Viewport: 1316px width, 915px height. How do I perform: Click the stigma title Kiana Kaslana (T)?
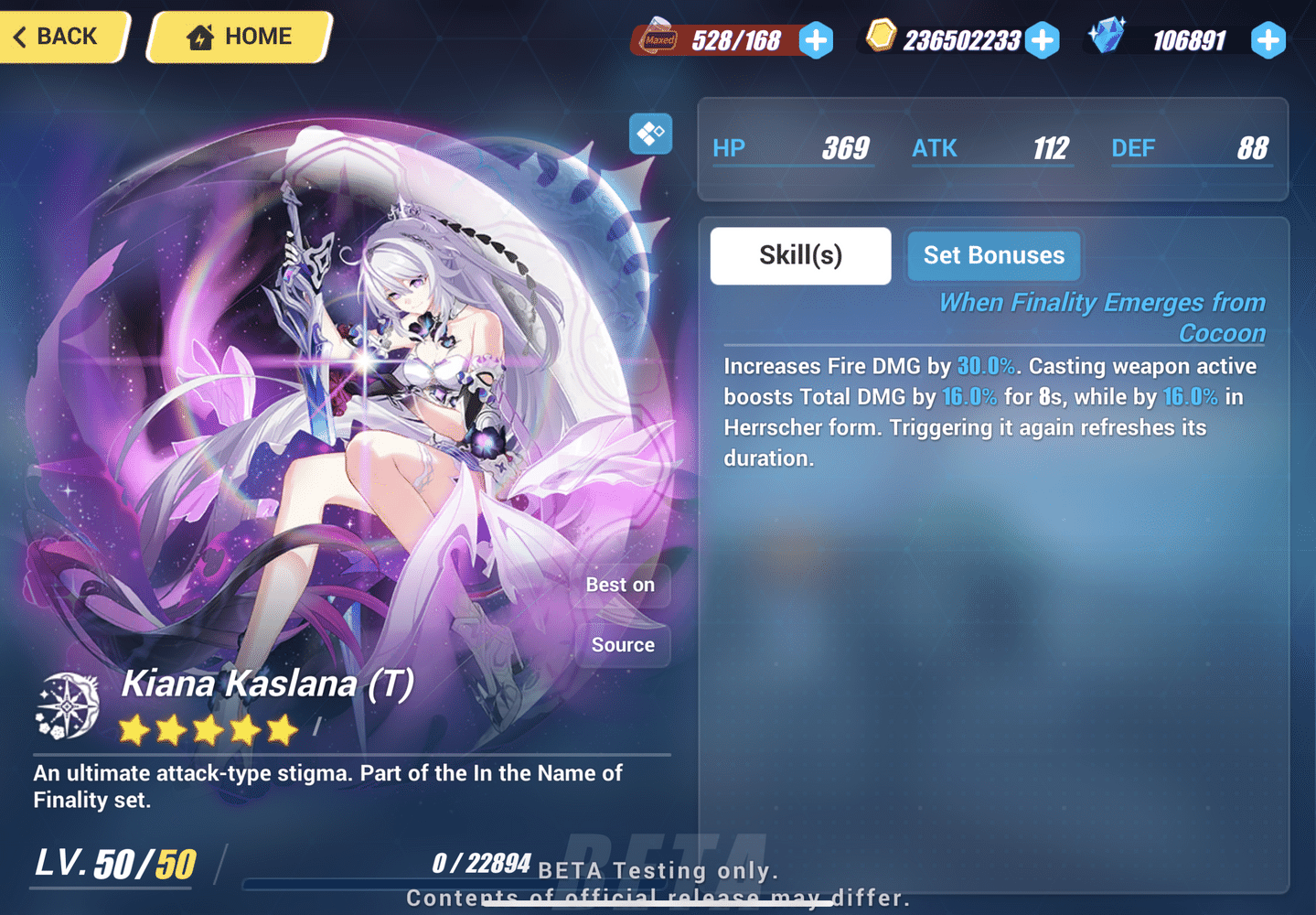pos(268,684)
